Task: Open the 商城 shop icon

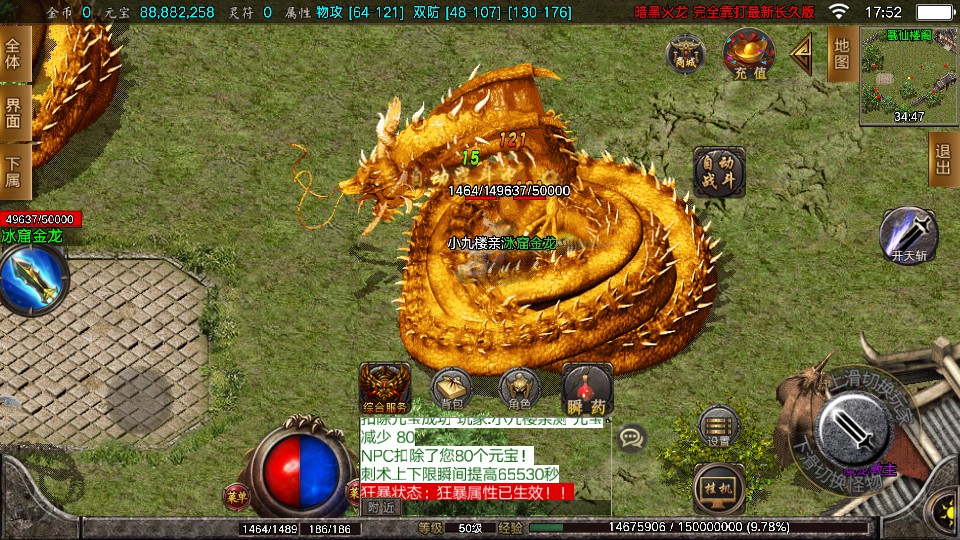Action: click(687, 52)
